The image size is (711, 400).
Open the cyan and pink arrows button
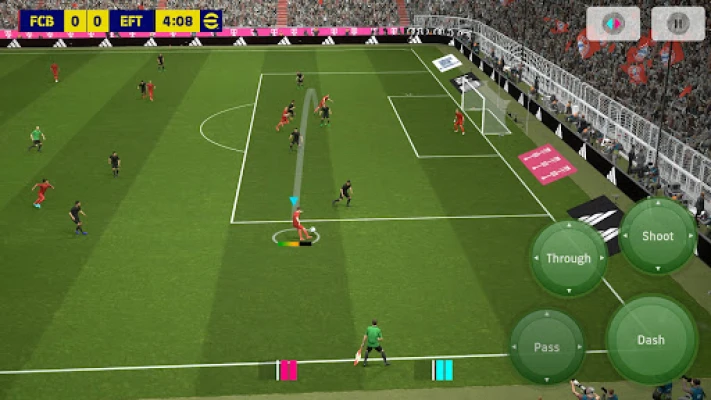pos(613,24)
